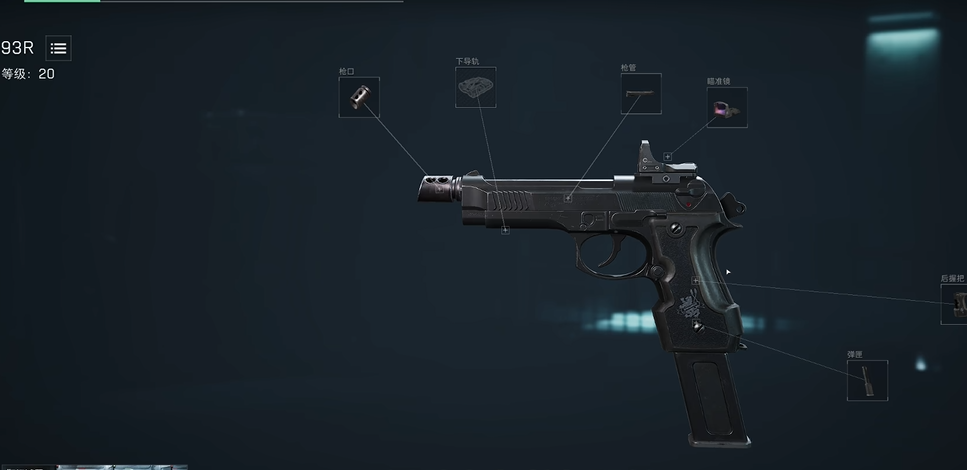Choose the barrel (枪管) attachment slot
The height and width of the screenshot is (470, 967).
coord(640,93)
